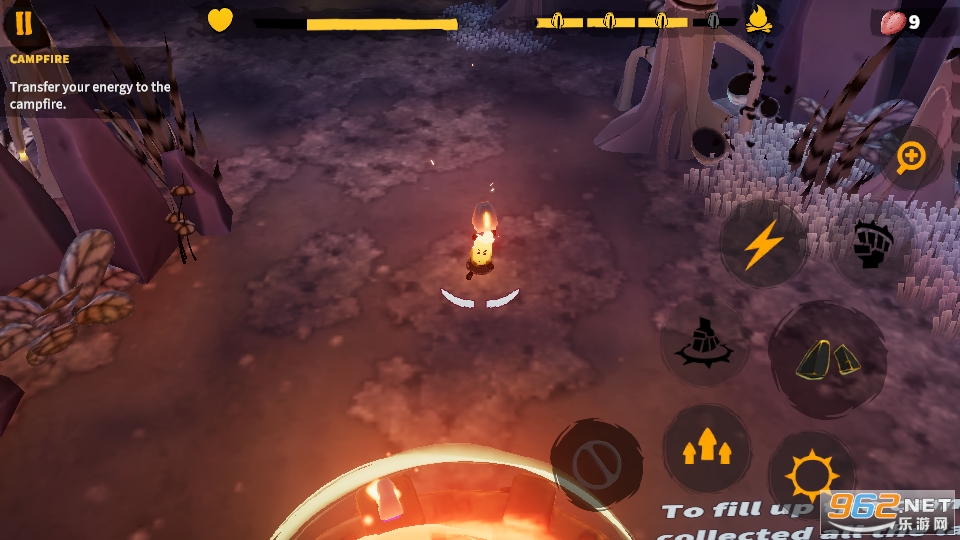Activate the triple up-arrows ability
Image resolution: width=960 pixels, height=540 pixels.
(705, 449)
